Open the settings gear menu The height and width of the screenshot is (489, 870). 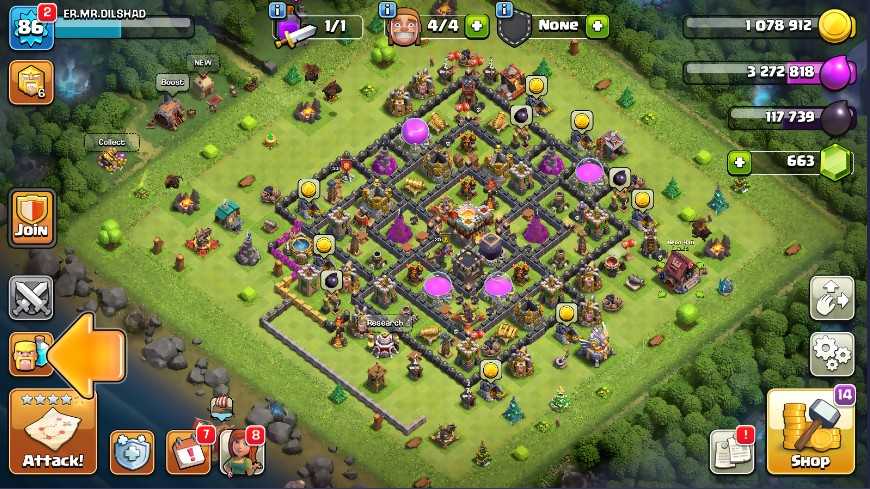point(832,353)
